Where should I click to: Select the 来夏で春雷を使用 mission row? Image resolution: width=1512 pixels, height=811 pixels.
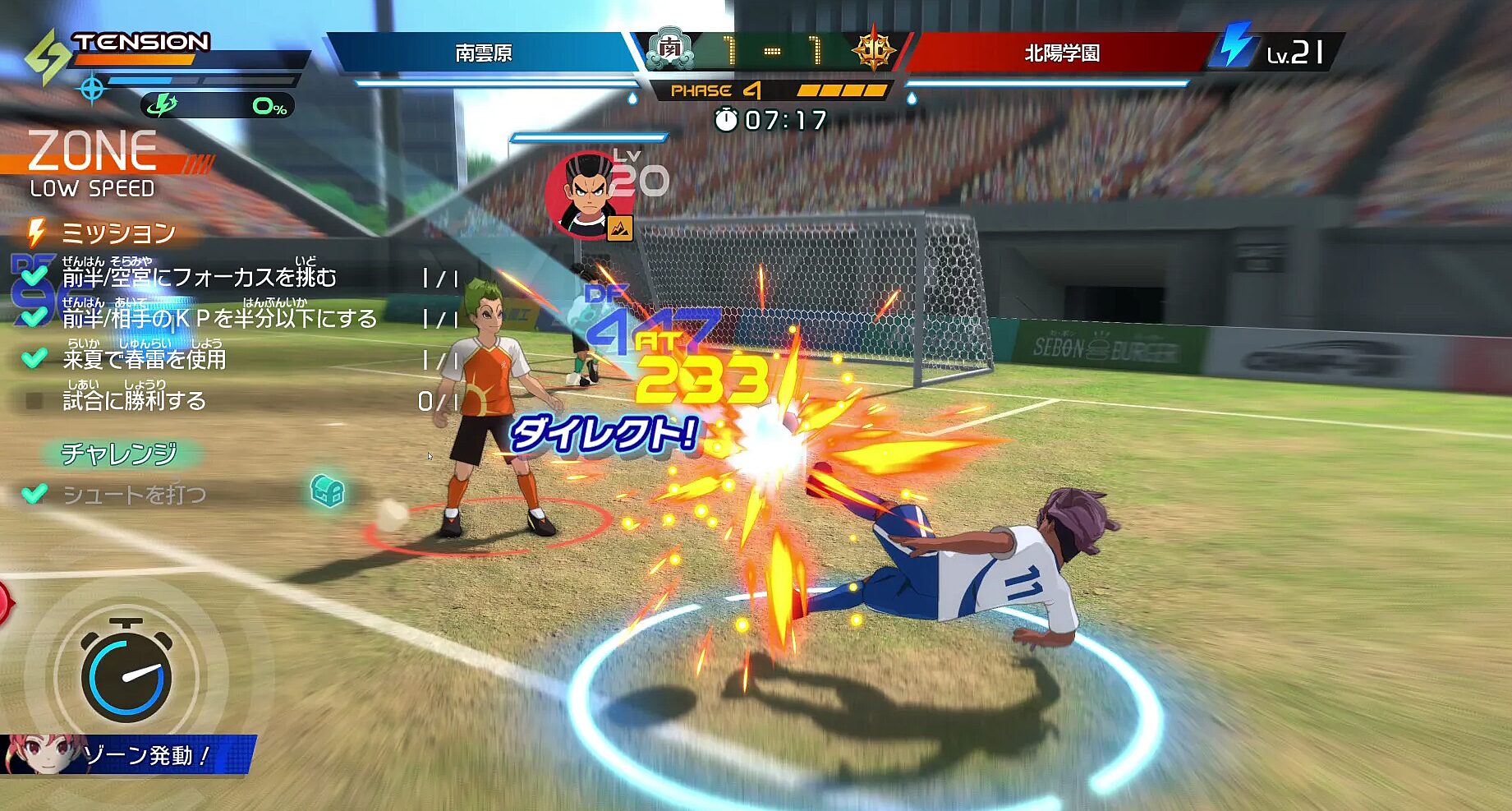coord(144,359)
